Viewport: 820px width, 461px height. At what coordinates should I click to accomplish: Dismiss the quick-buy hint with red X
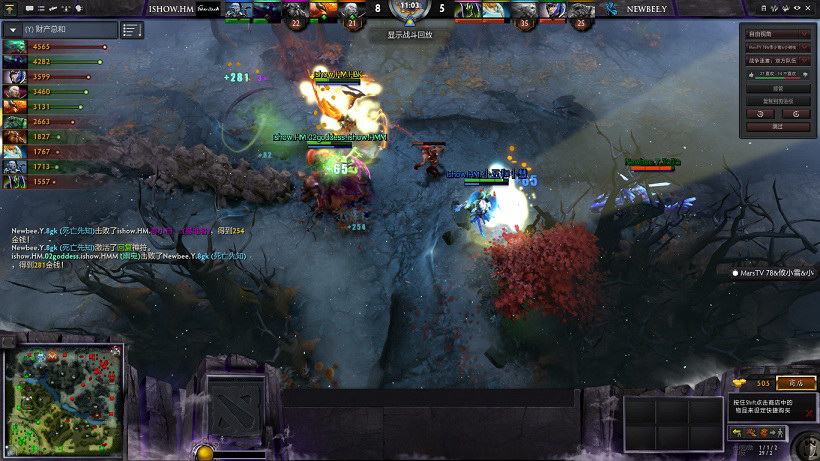[809, 412]
